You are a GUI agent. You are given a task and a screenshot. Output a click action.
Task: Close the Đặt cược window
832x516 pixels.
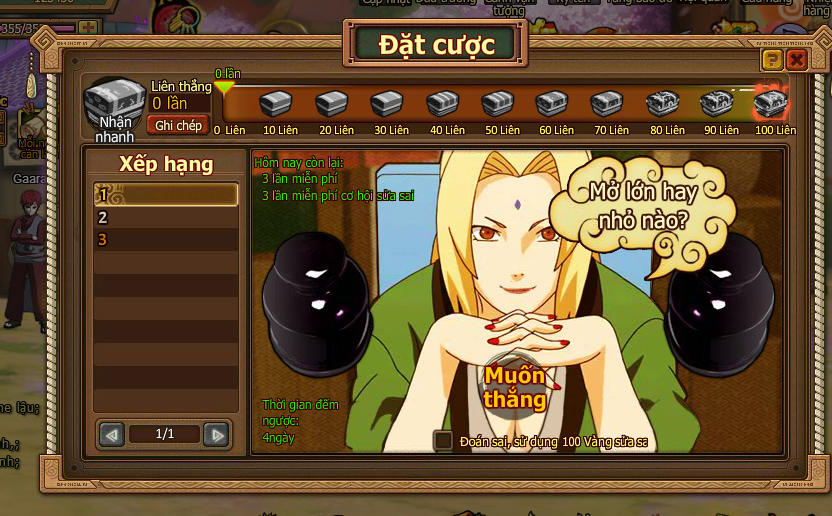(x=796, y=60)
